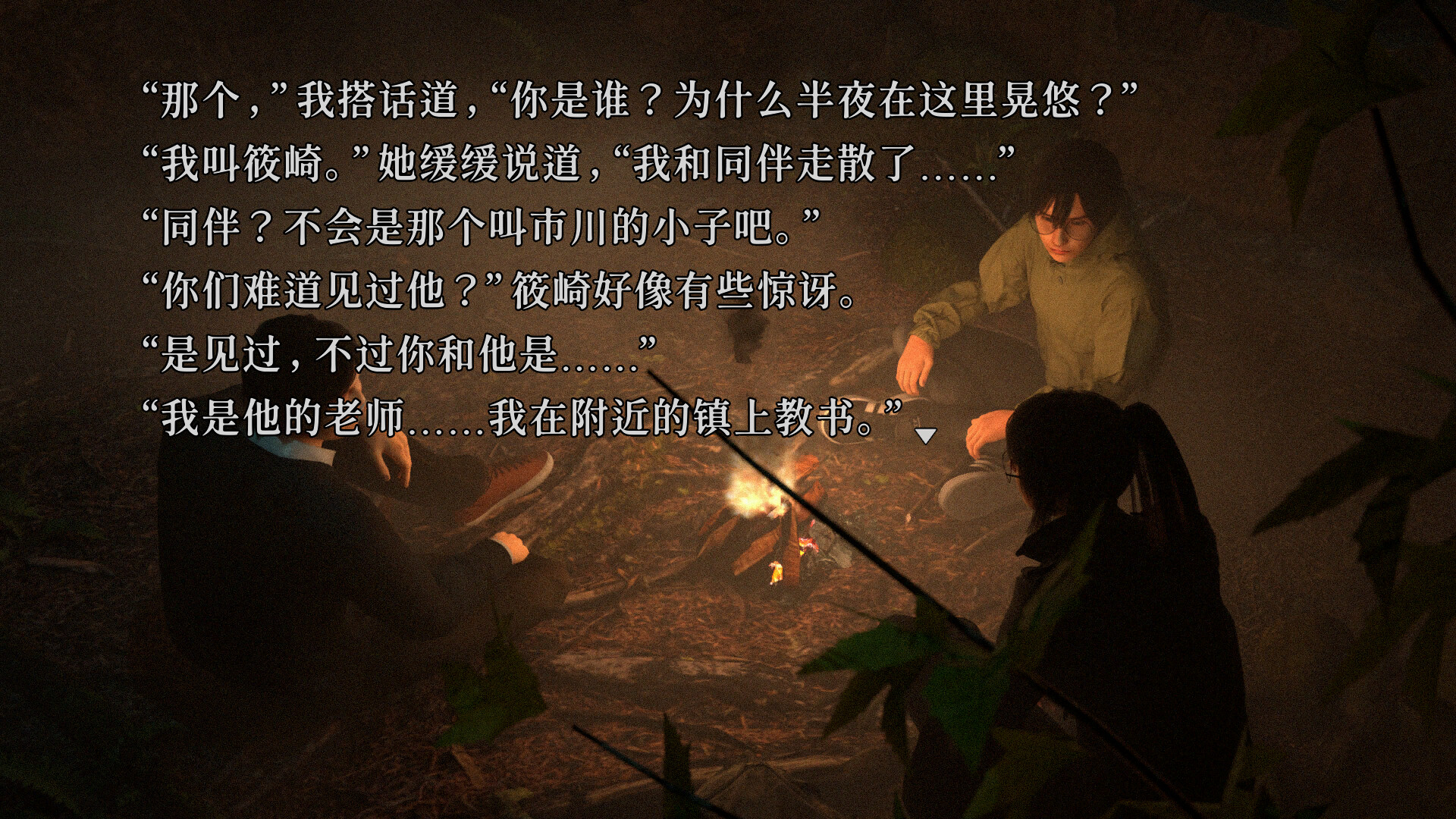Advance text by clicking the white down arrow
The height and width of the screenshot is (819, 1456).
(x=927, y=436)
